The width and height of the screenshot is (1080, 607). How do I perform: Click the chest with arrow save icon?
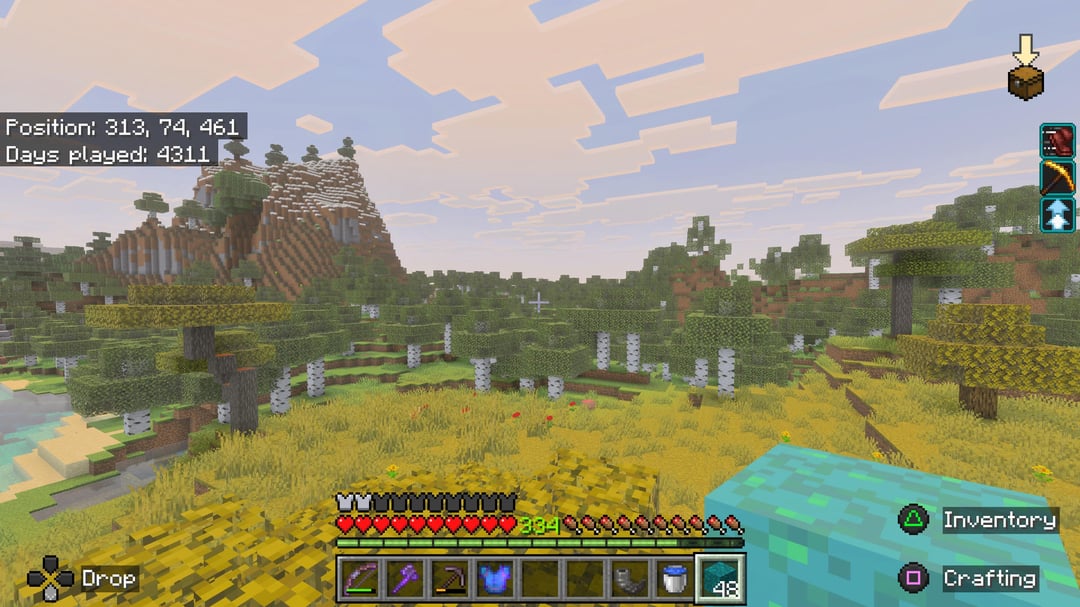(x=1025, y=67)
